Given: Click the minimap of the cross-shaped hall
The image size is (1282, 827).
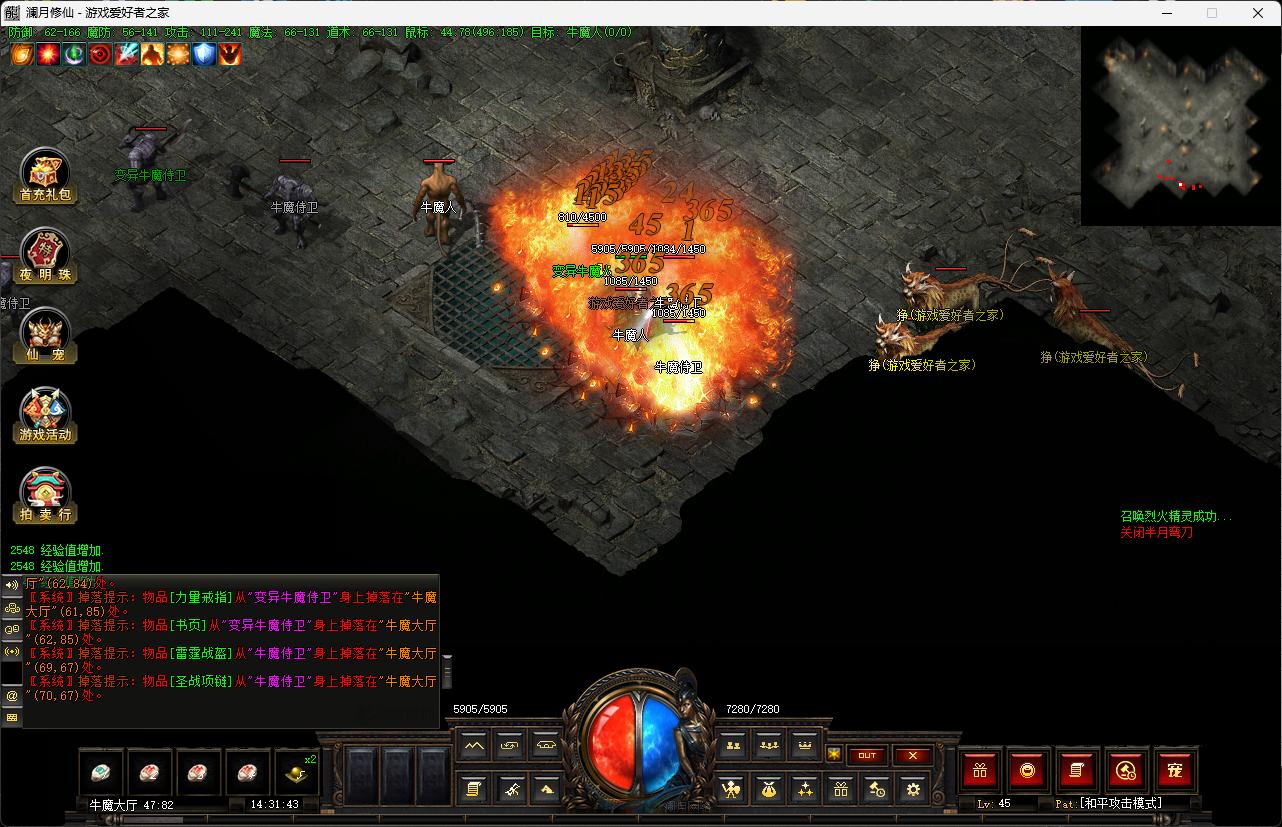Looking at the screenshot, I should coord(1180,125).
